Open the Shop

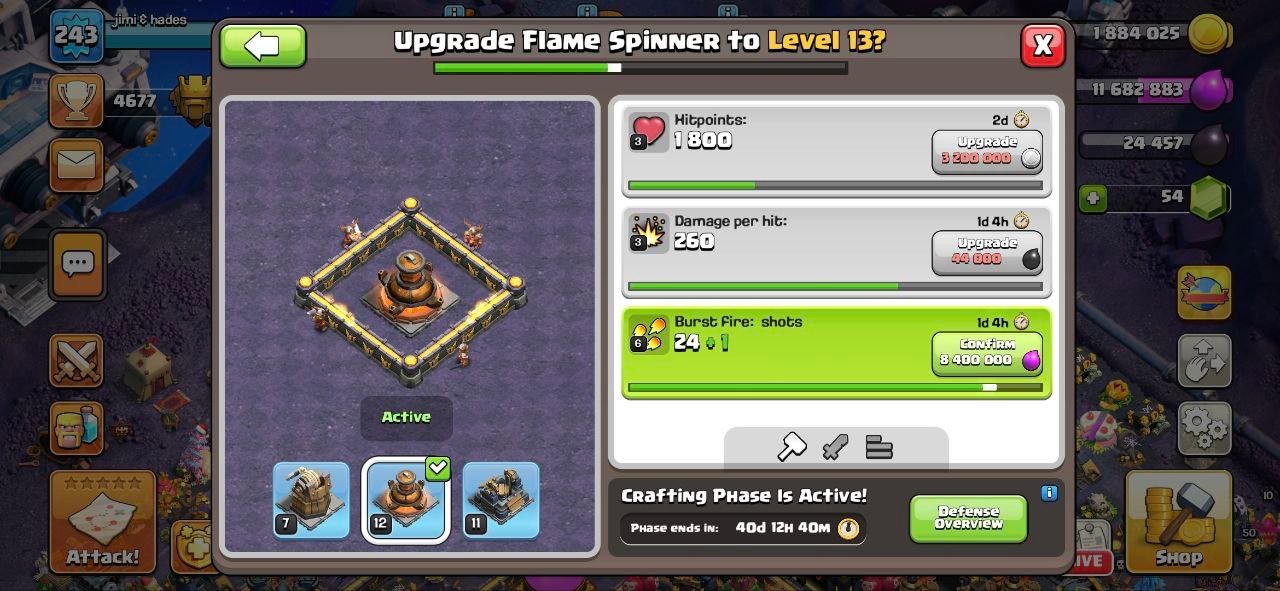[1178, 522]
